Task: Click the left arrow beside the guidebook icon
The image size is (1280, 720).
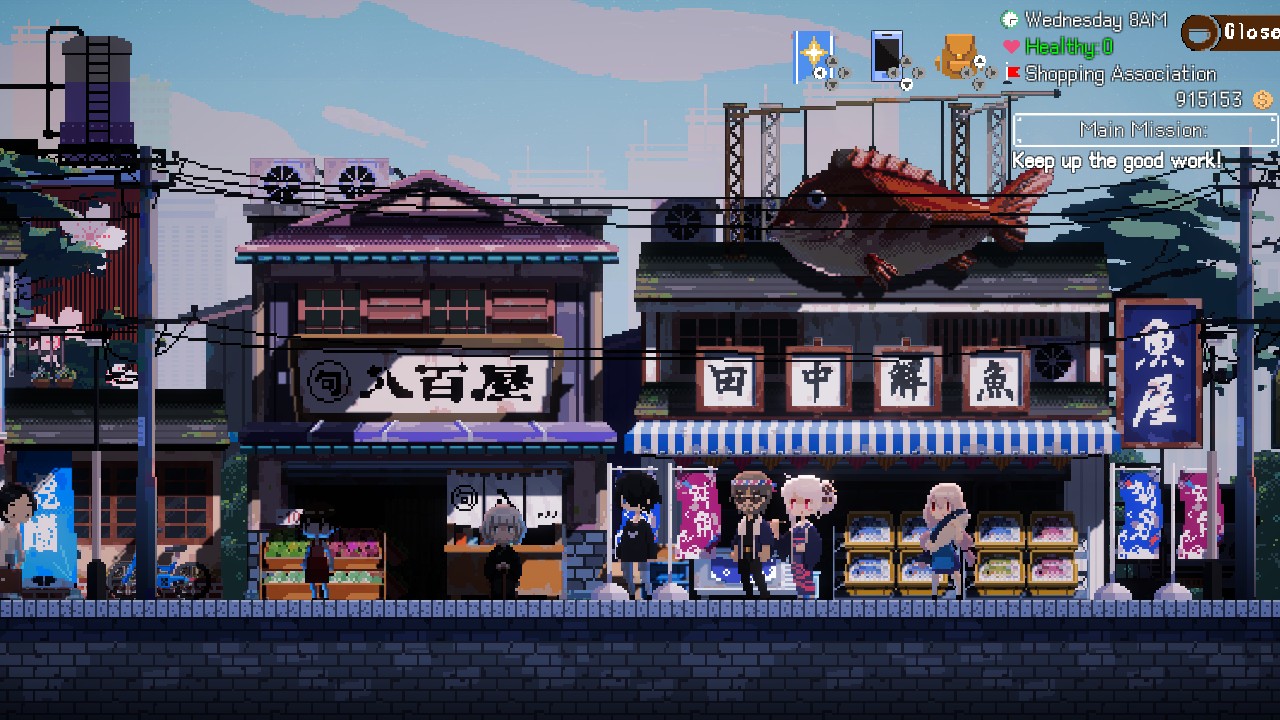Action: pyautogui.click(x=819, y=72)
